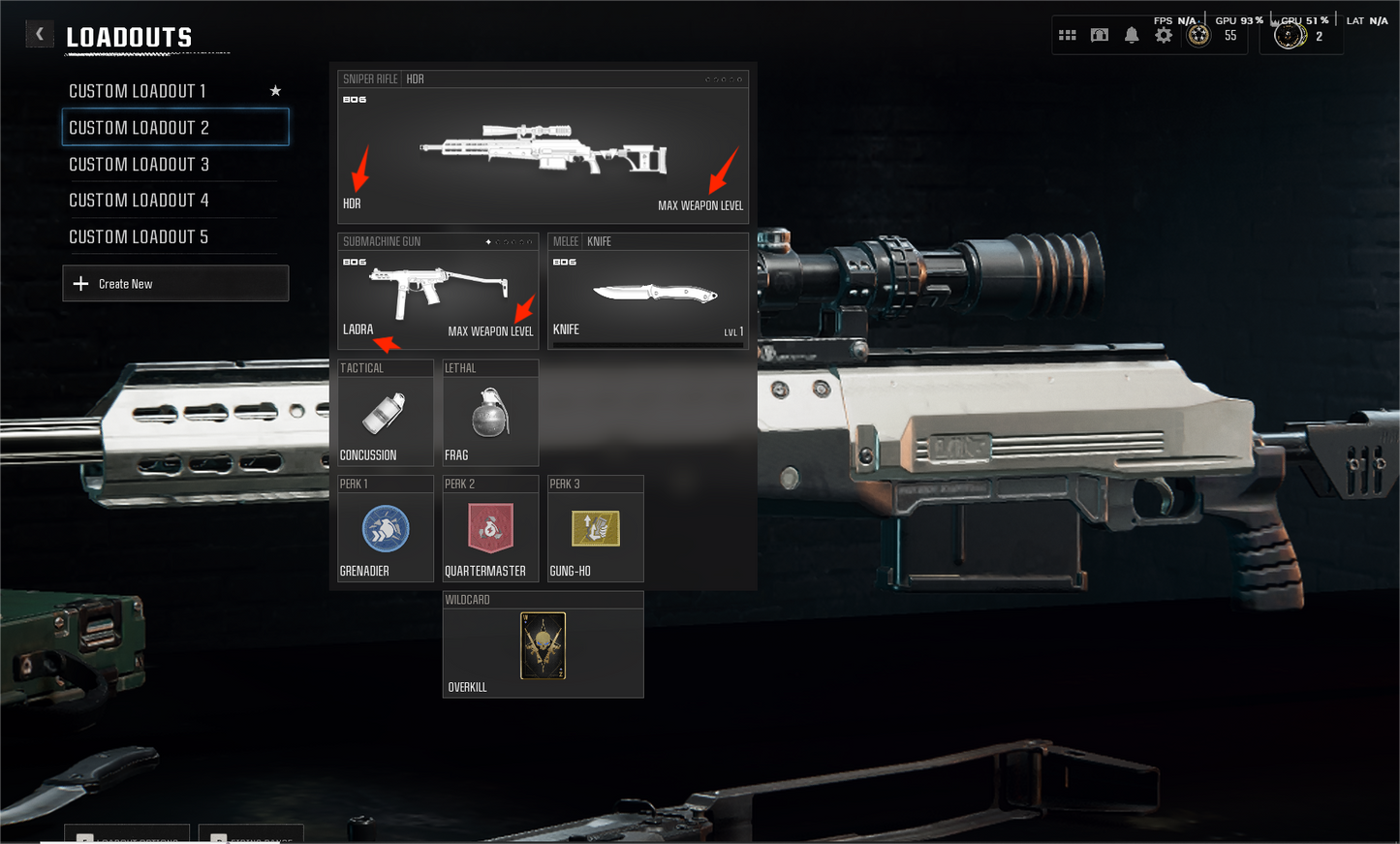Viewport: 1400px width, 844px height.
Task: Open the settings gear at top right
Action: [x=1162, y=35]
